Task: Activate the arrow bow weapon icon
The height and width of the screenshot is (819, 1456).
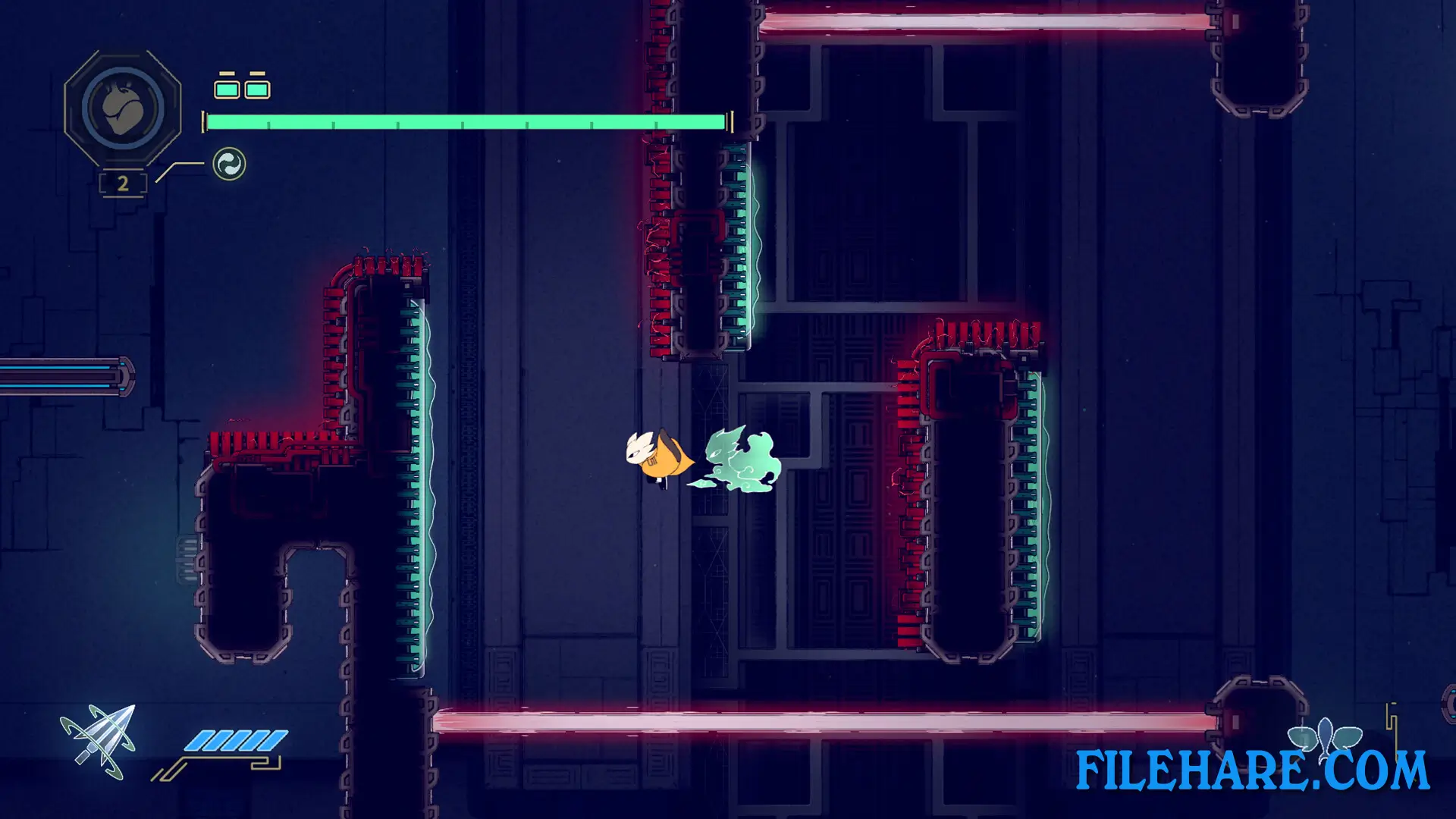Action: coord(99,741)
